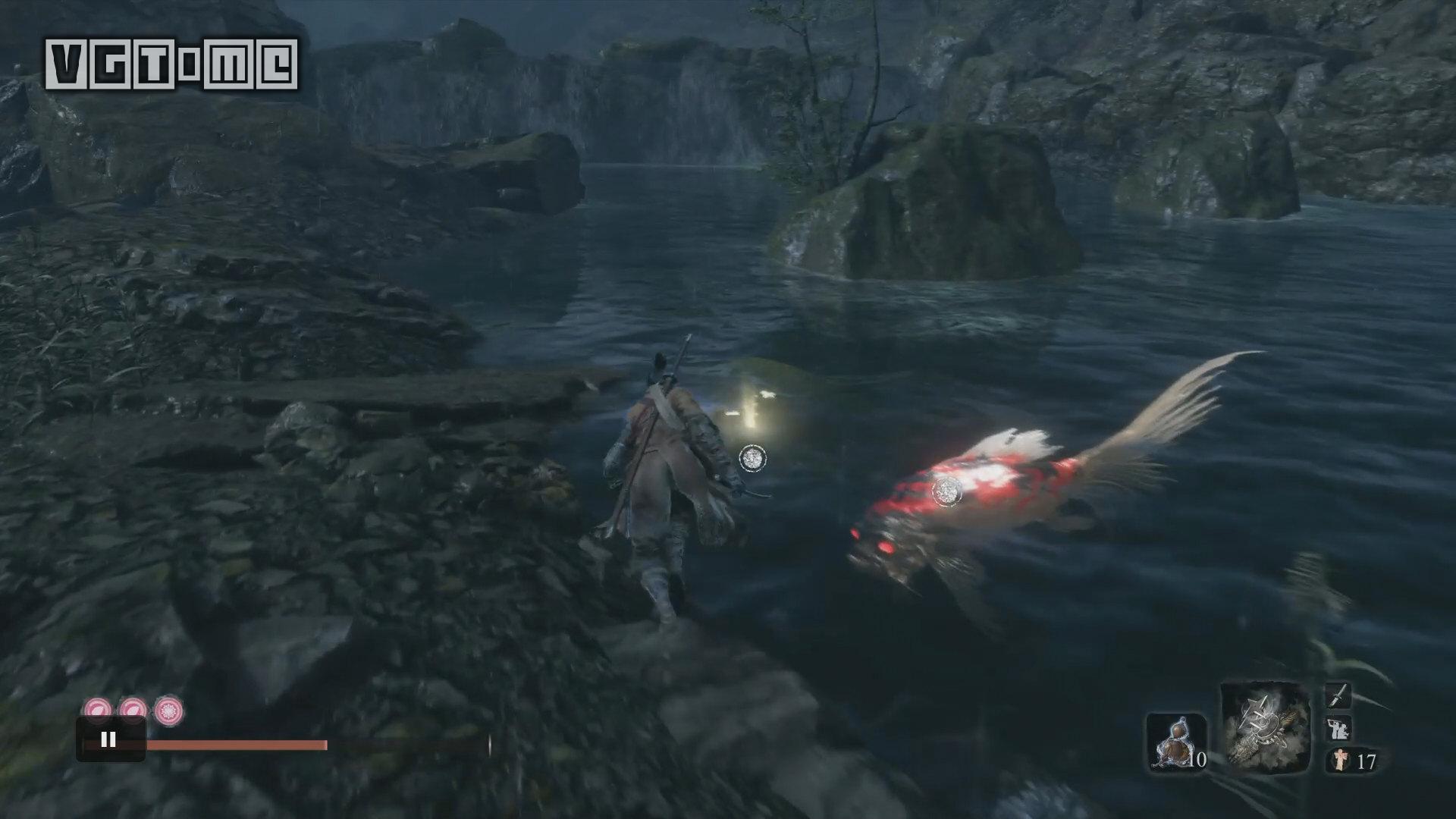Select the flower-patterned resurrection node
This screenshot has width=1456, height=819.
(168, 711)
